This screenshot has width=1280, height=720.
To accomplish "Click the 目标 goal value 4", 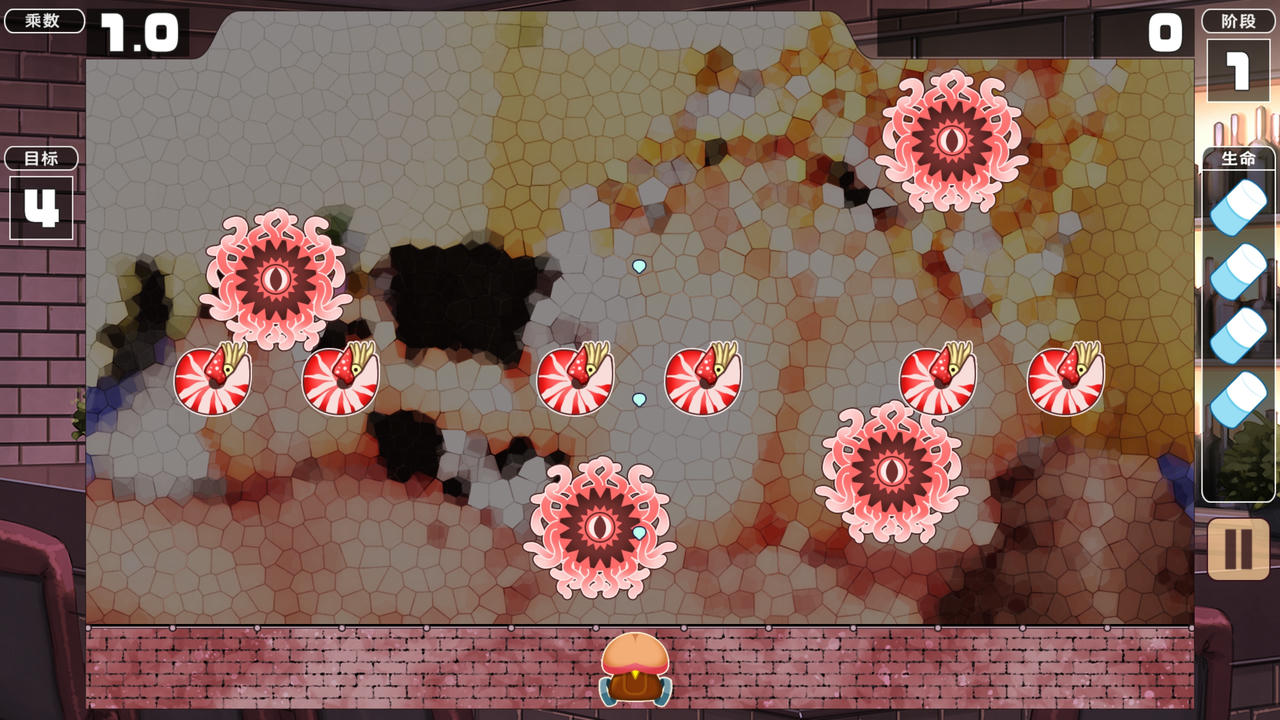I will tap(41, 208).
